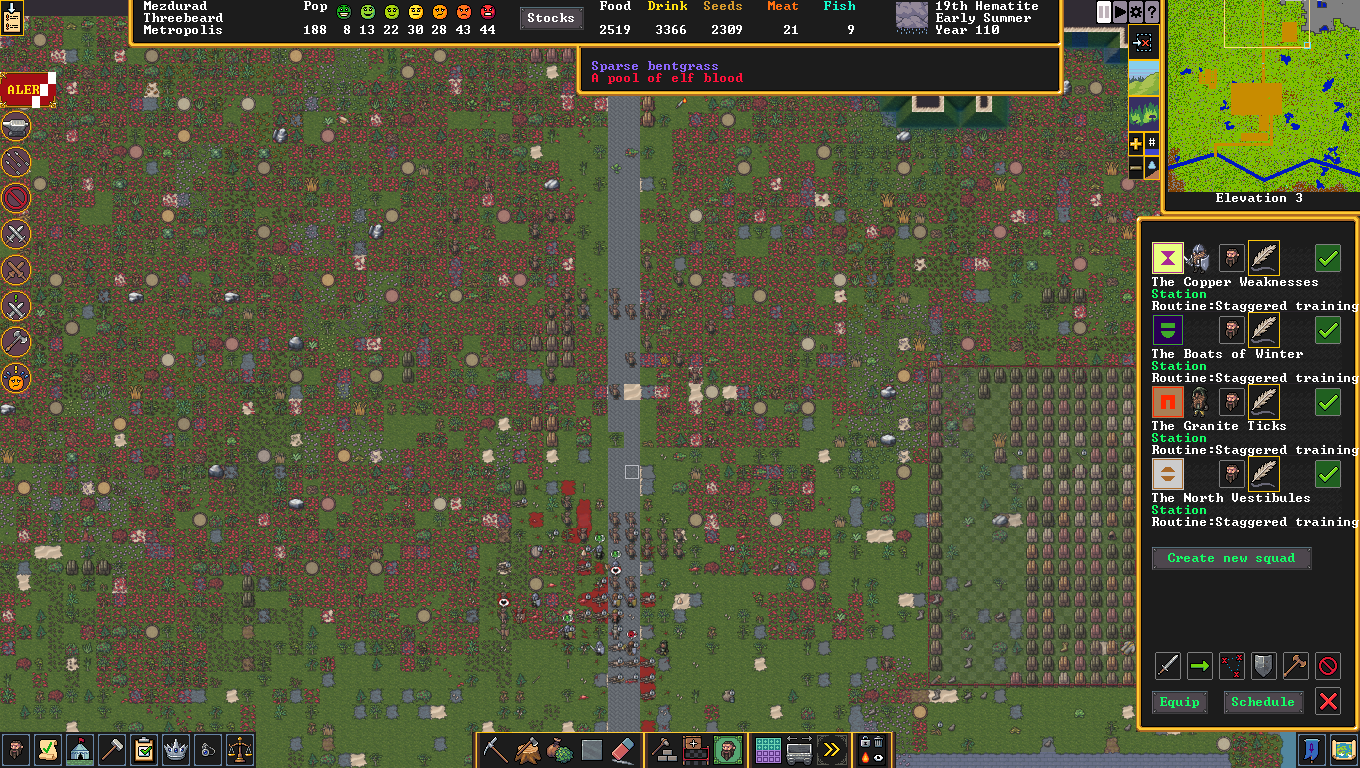Select the pickaxe mining tool
Screen dimensions: 1360x768
pyautogui.click(x=496, y=750)
